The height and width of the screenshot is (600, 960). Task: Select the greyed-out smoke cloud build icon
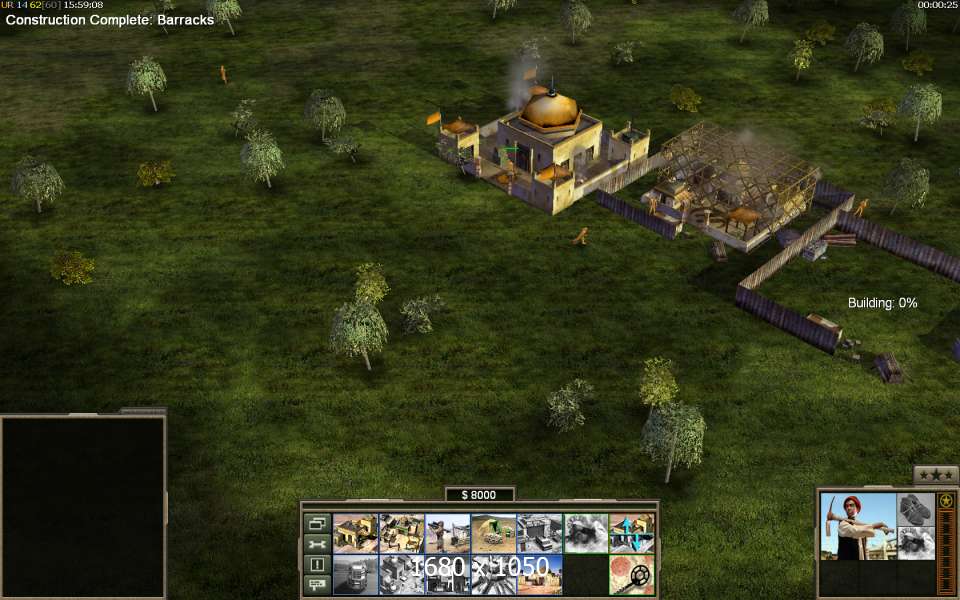586,533
